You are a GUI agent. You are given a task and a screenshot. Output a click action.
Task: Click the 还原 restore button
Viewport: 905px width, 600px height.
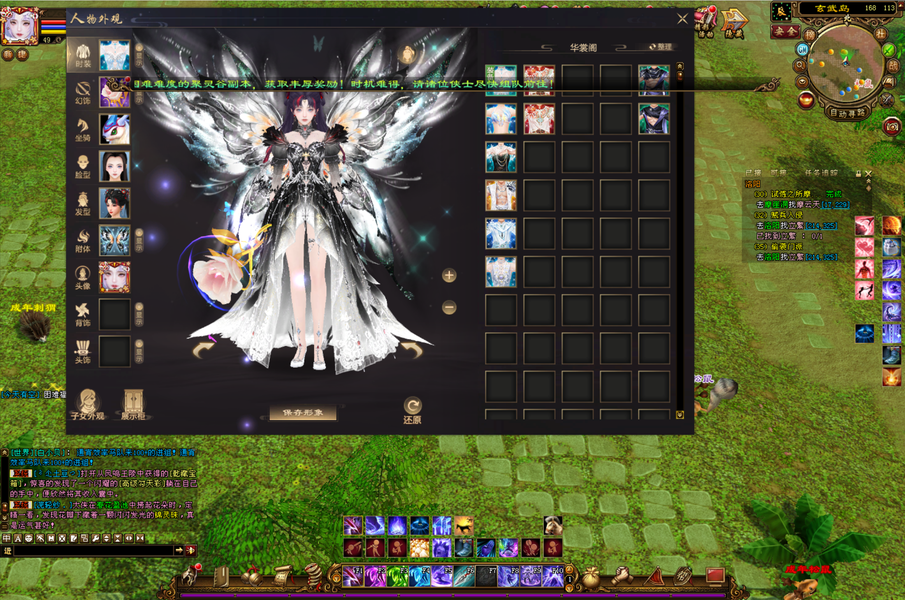(412, 410)
